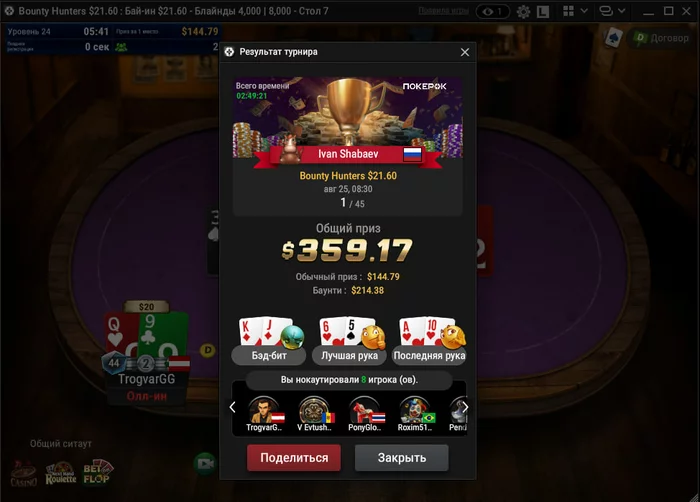The width and height of the screenshot is (700, 502).
Task: Show next knocked-out players with right arrow
Action: [x=465, y=407]
